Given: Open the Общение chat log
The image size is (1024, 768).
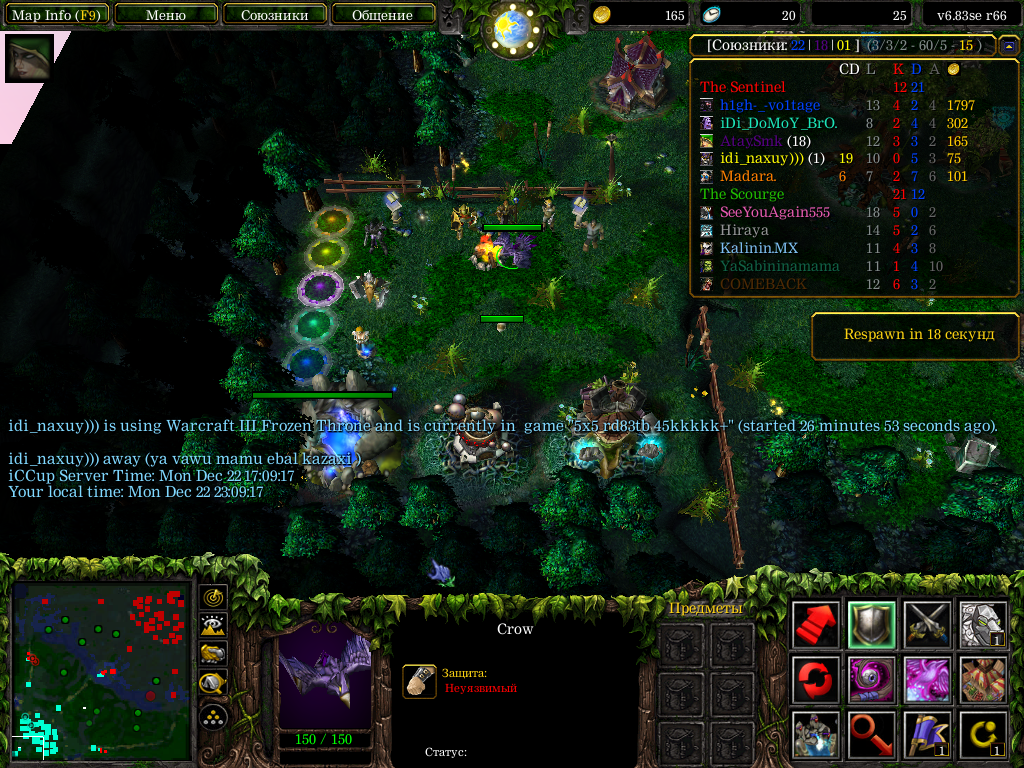Looking at the screenshot, I should click(x=382, y=15).
